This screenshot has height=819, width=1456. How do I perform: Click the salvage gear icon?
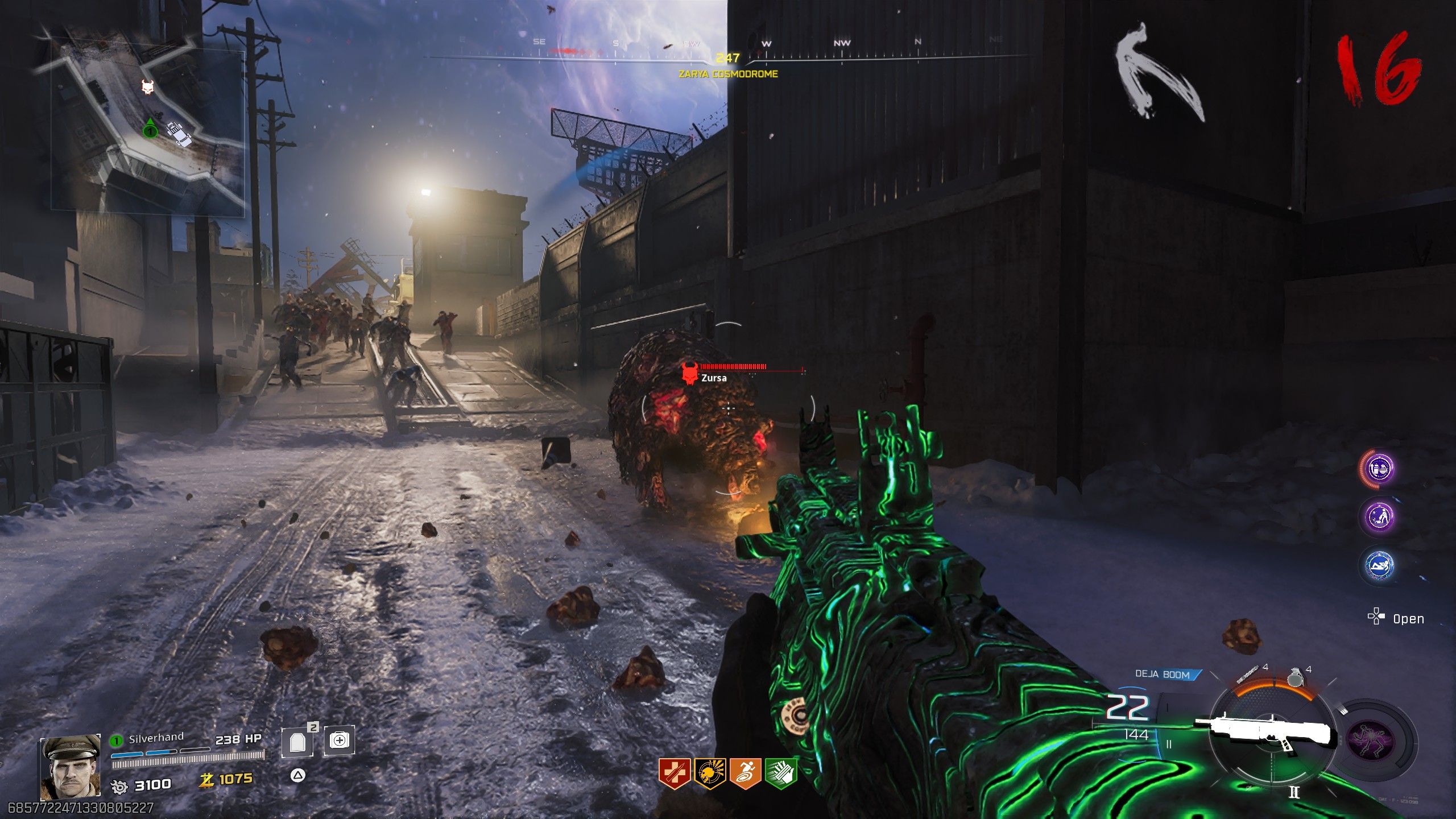pyautogui.click(x=119, y=786)
